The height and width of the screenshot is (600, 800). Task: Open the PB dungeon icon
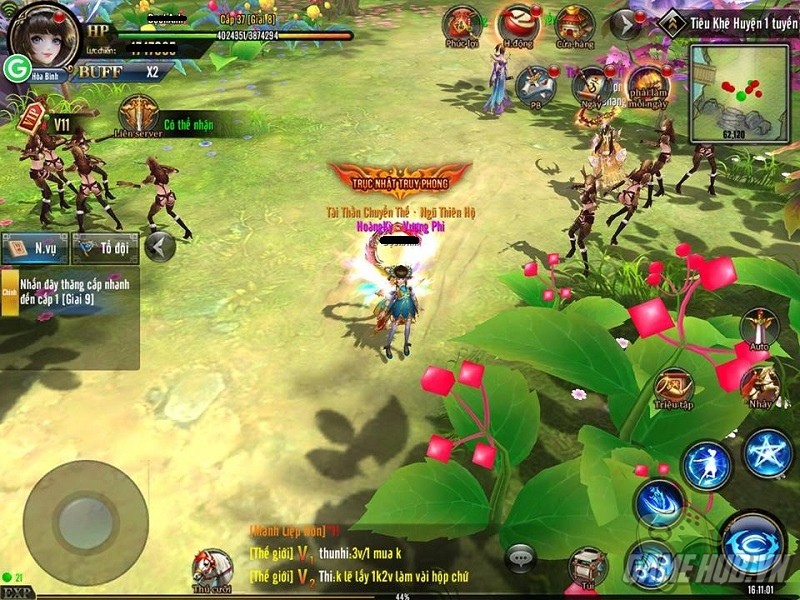click(x=536, y=86)
